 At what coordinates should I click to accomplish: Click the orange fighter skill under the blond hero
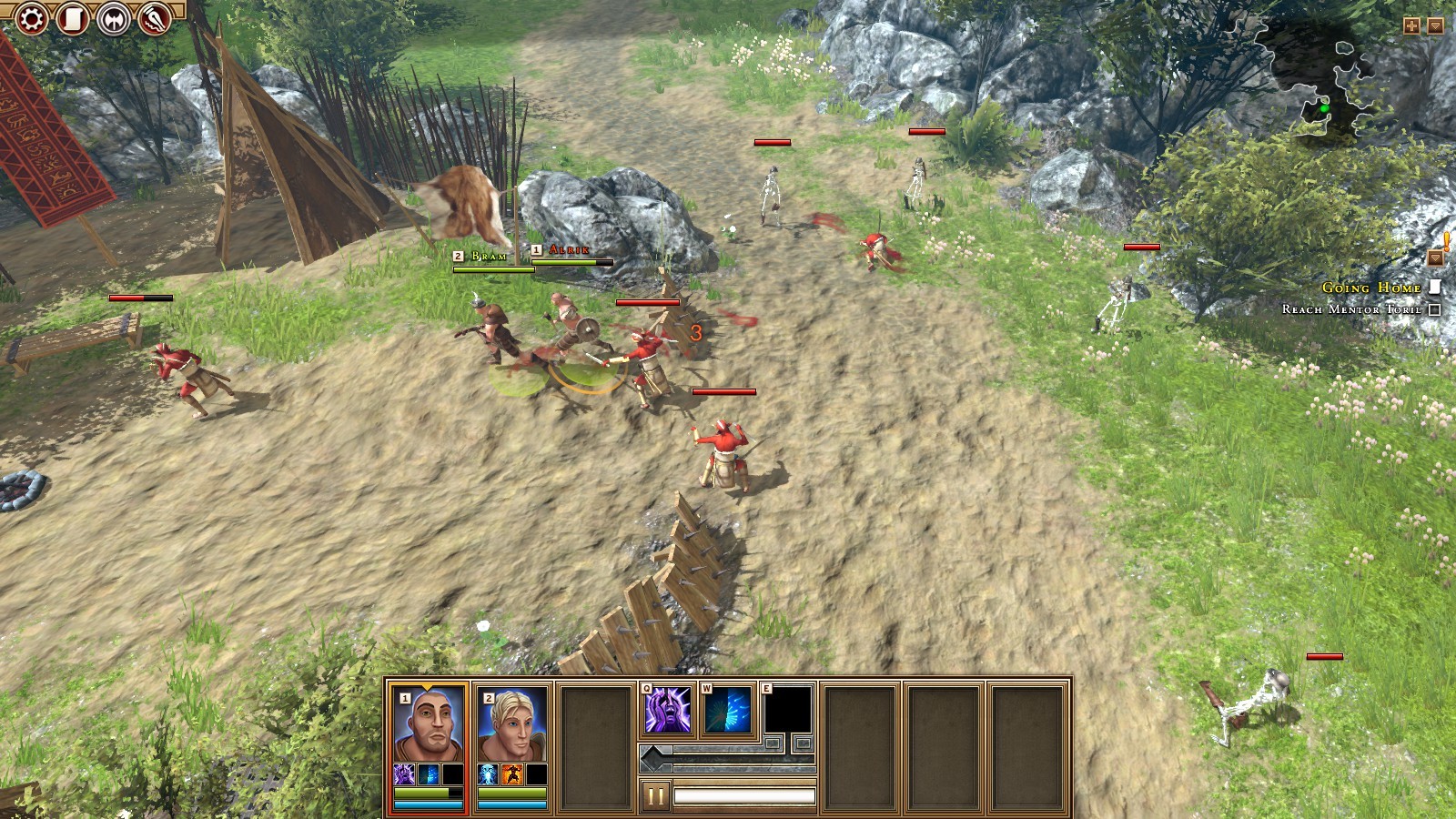tap(512, 774)
